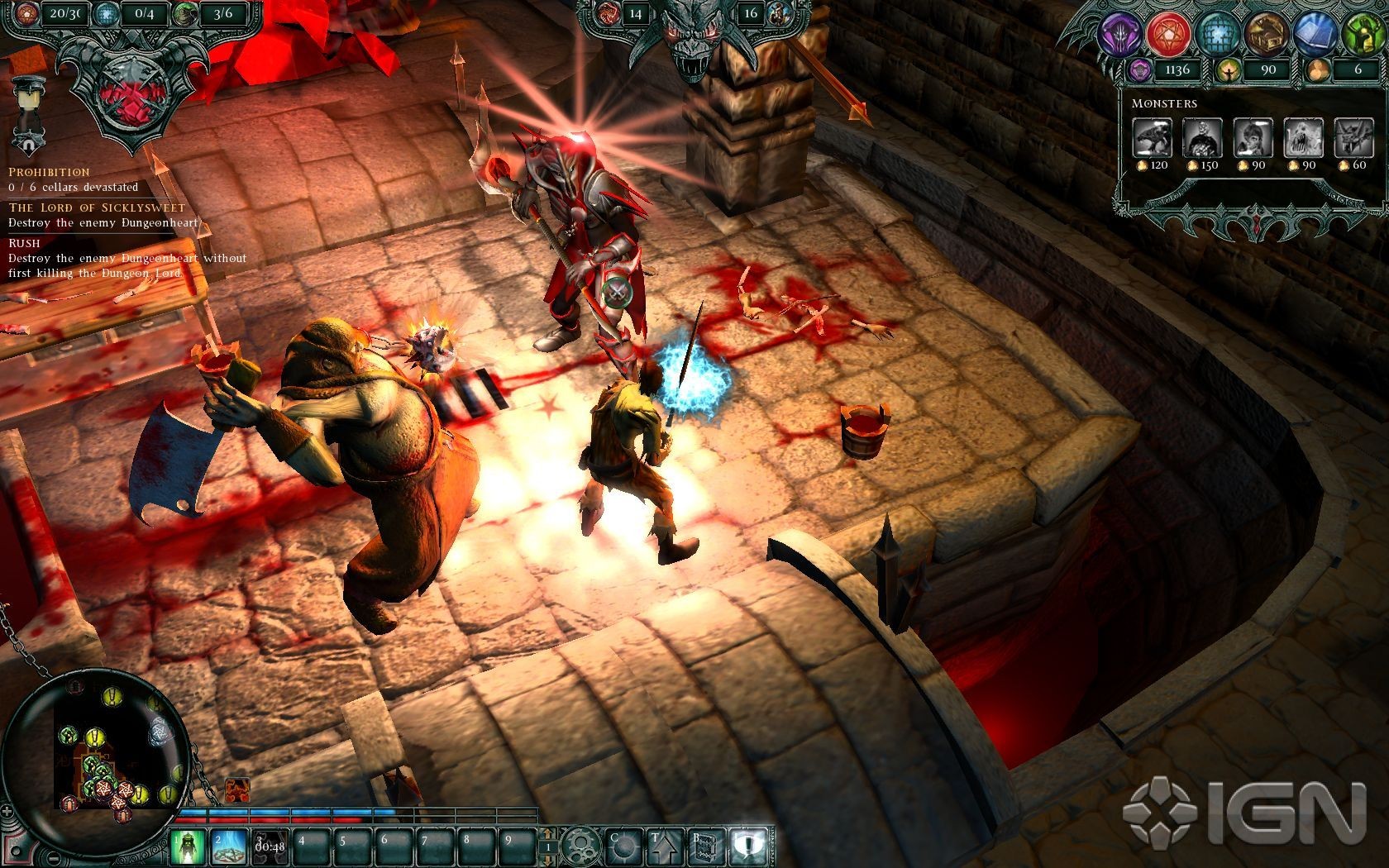Screen dimensions: 1389x868
Task: Click the up-arrow button labeled T
Action: pos(664,847)
